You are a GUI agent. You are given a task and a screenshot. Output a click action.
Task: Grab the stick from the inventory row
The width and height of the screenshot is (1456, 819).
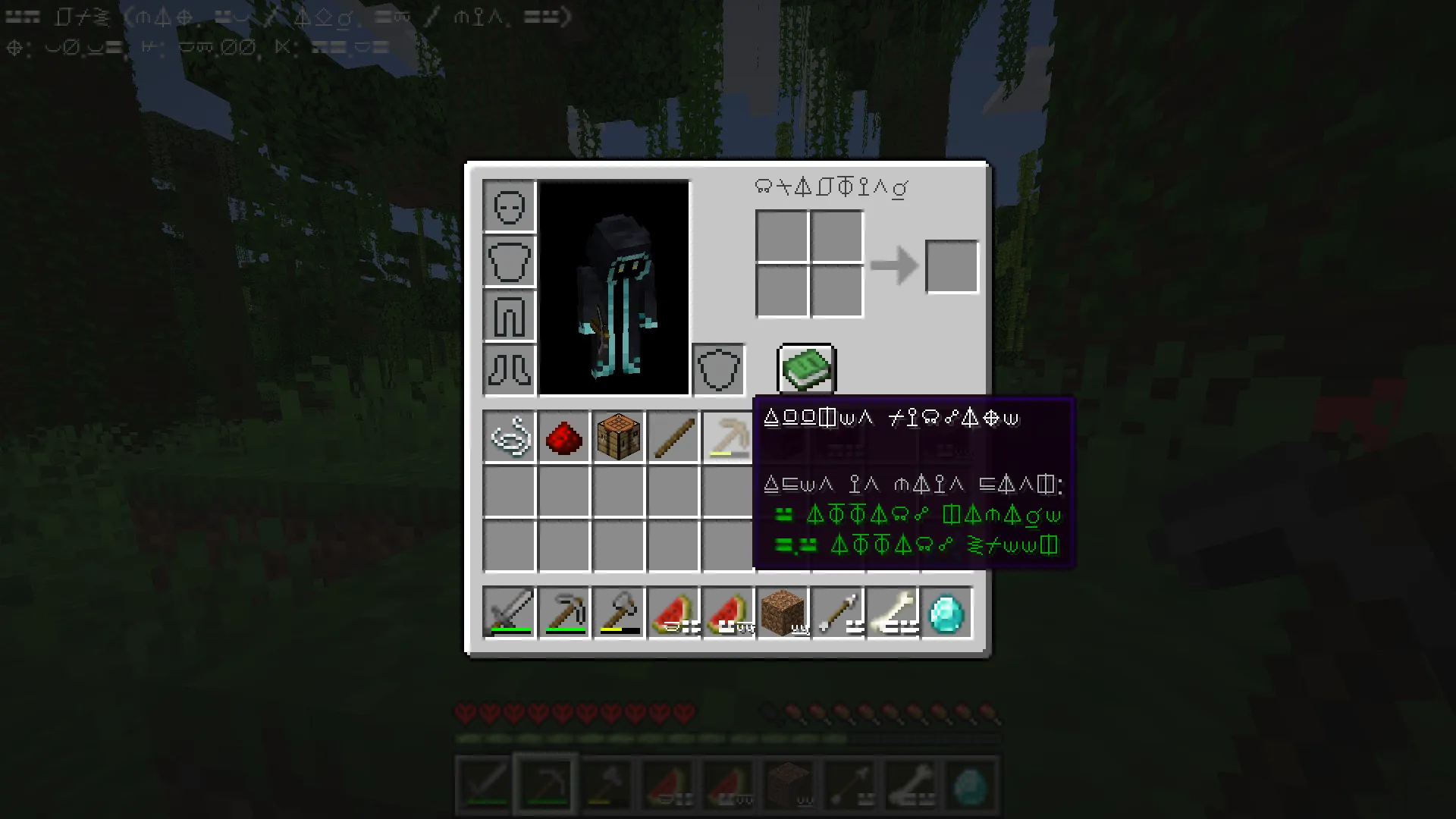click(x=673, y=436)
